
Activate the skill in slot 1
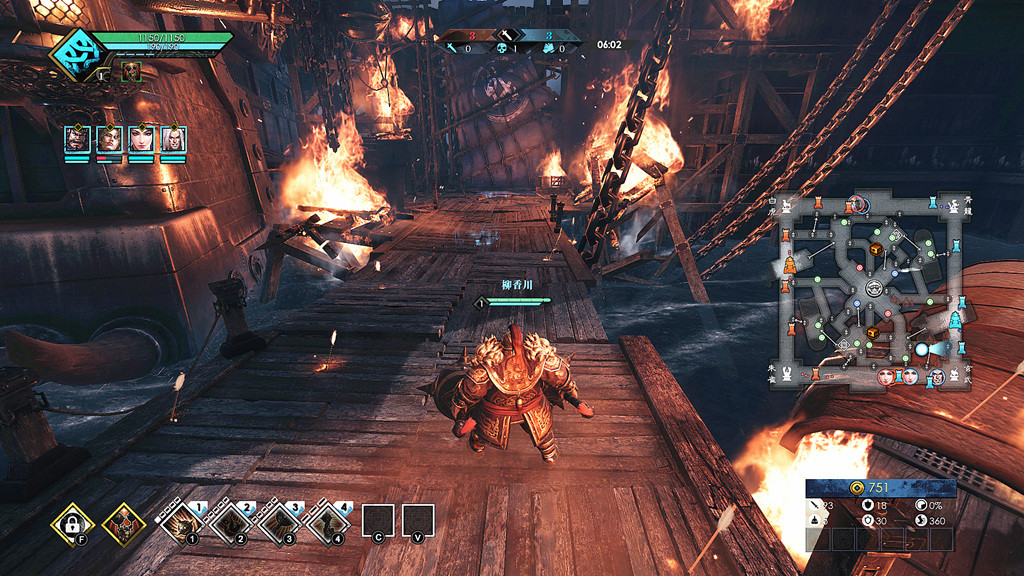[182, 523]
